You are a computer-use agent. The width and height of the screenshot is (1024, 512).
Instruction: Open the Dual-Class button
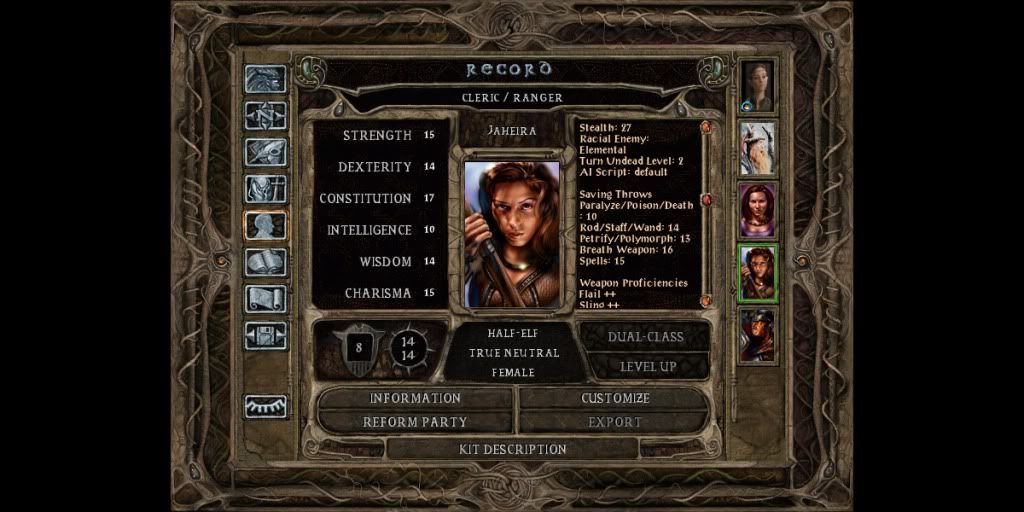647,337
